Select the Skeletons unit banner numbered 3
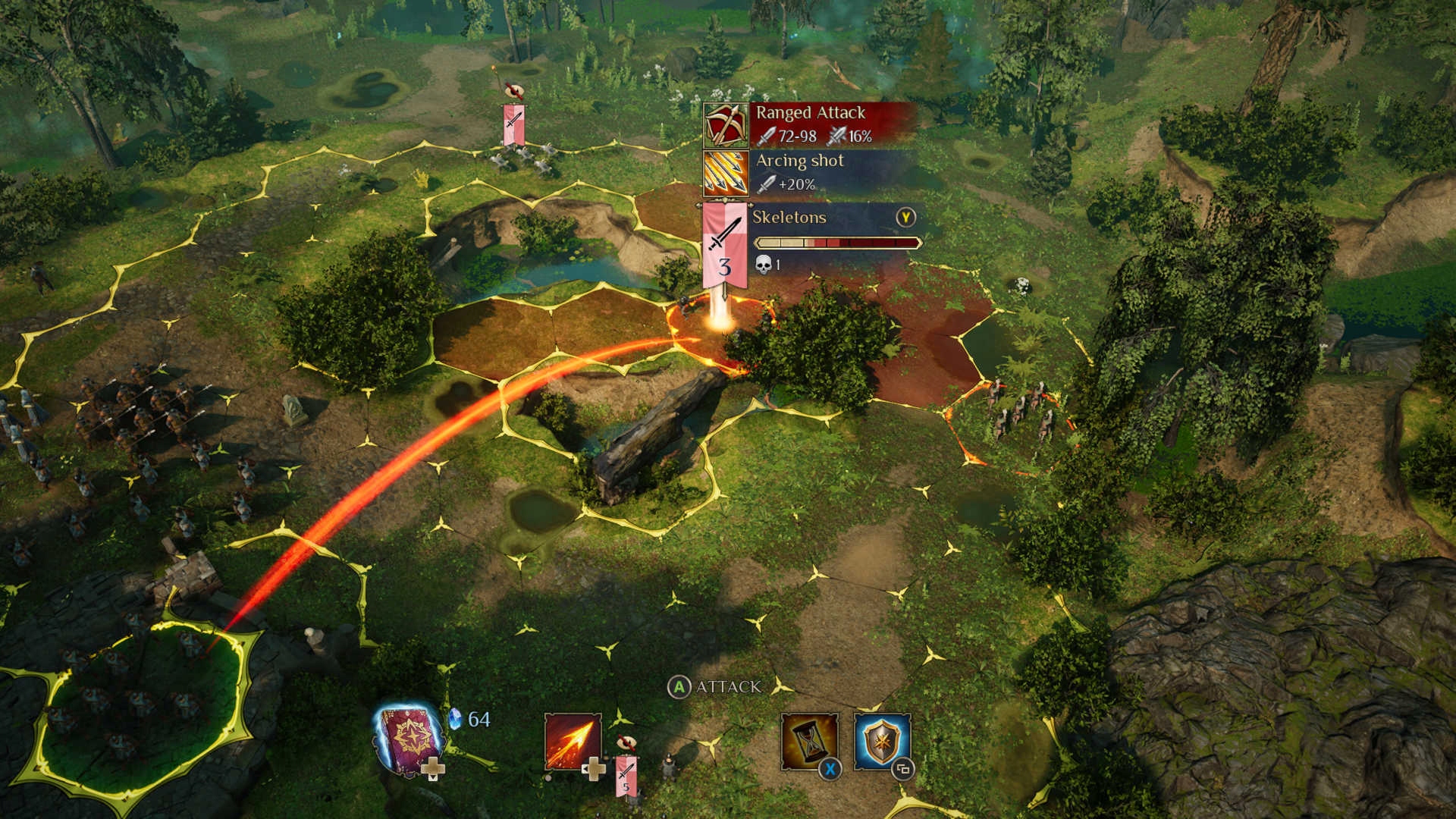 [725, 246]
